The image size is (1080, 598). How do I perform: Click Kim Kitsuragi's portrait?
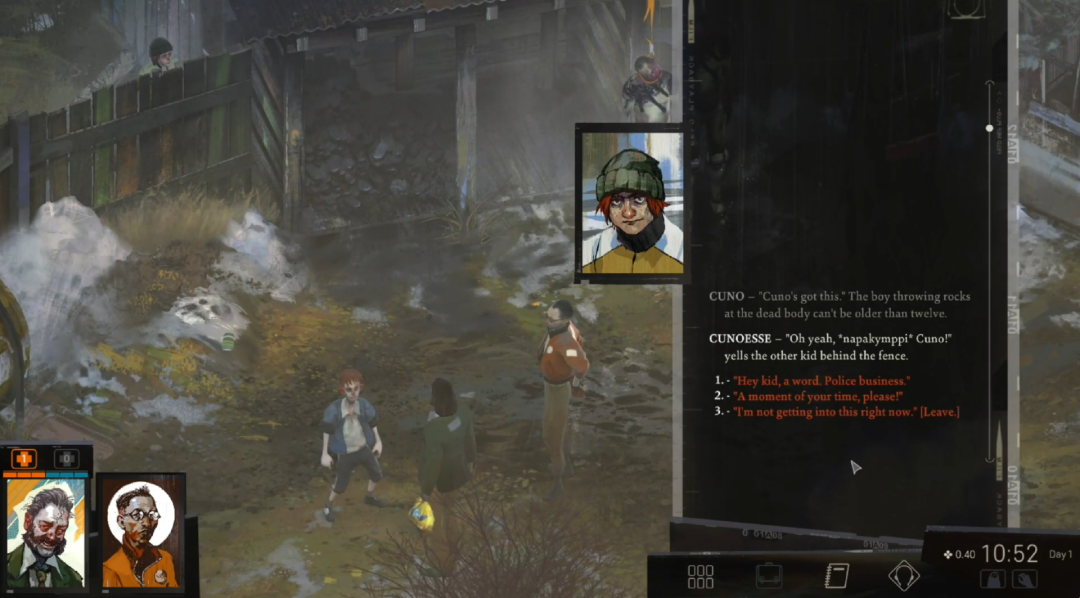[141, 533]
